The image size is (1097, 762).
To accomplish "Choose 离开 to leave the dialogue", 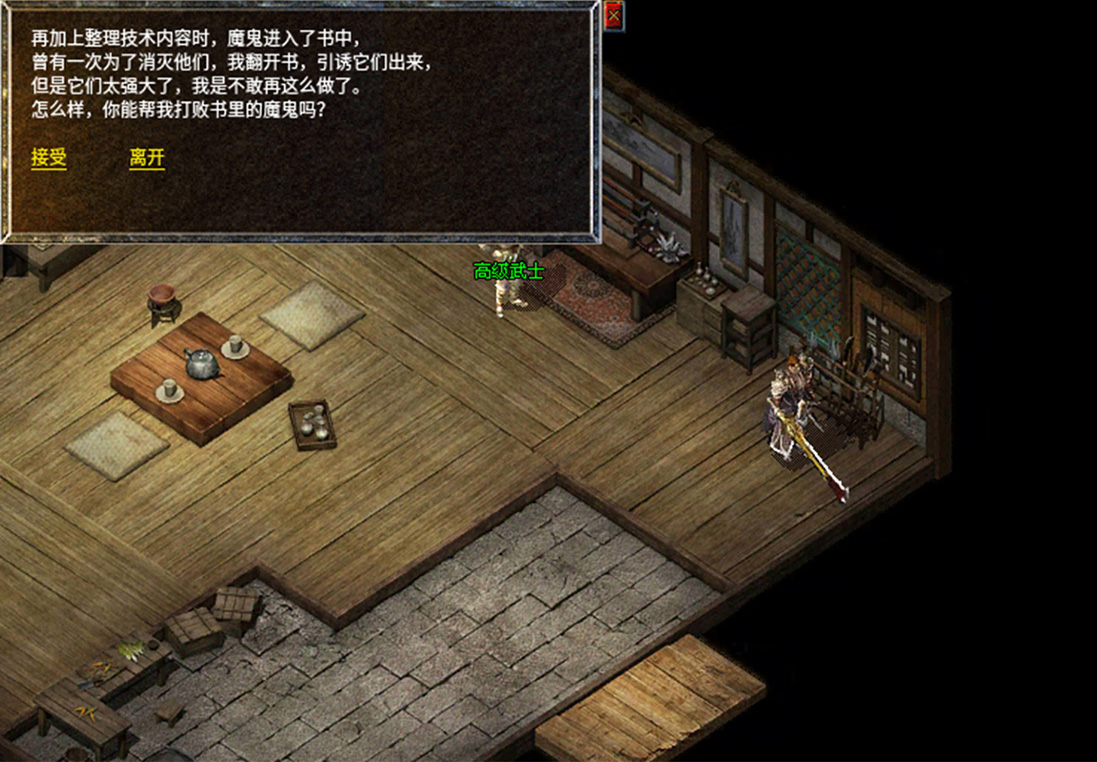I will click(147, 158).
